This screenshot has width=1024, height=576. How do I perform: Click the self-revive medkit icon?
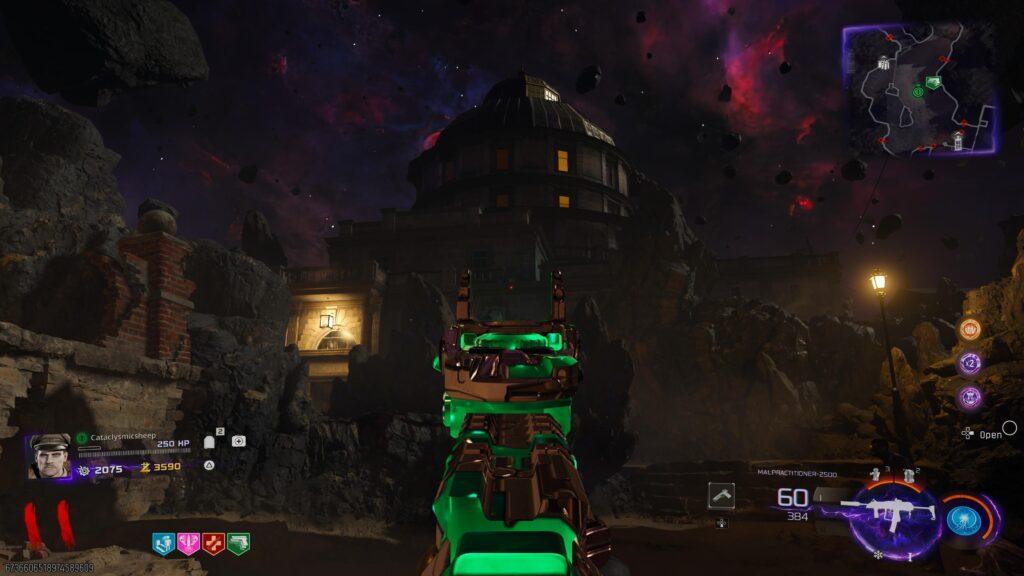click(238, 441)
